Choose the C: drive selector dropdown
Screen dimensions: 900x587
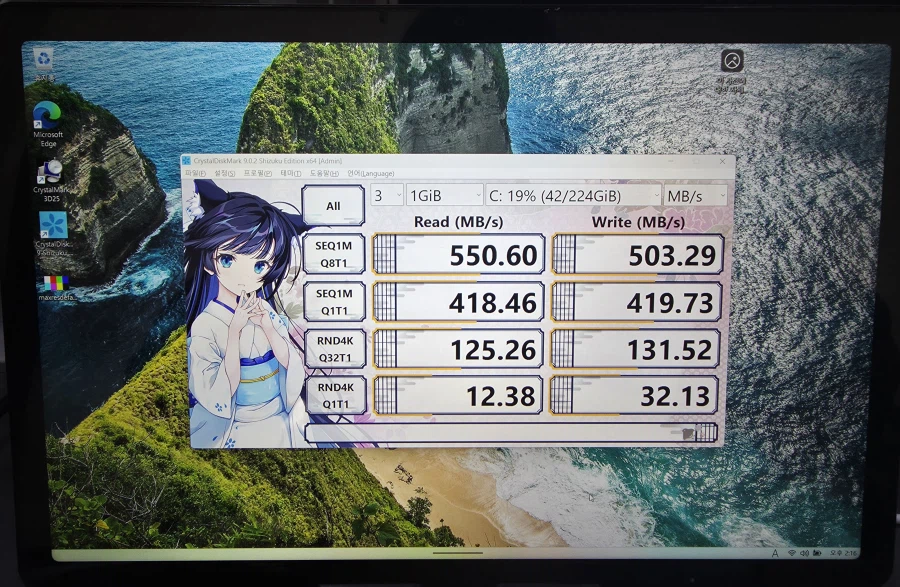coord(574,195)
